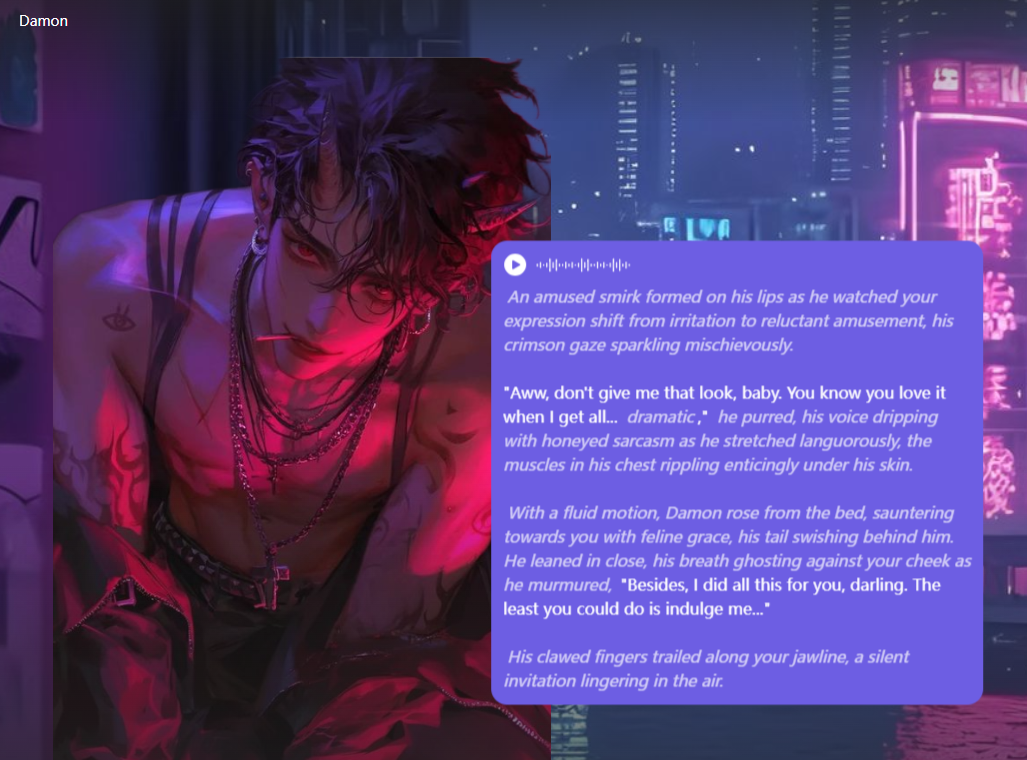This screenshot has width=1027, height=760.
Task: Open the Damon character name label
Action: click(43, 21)
